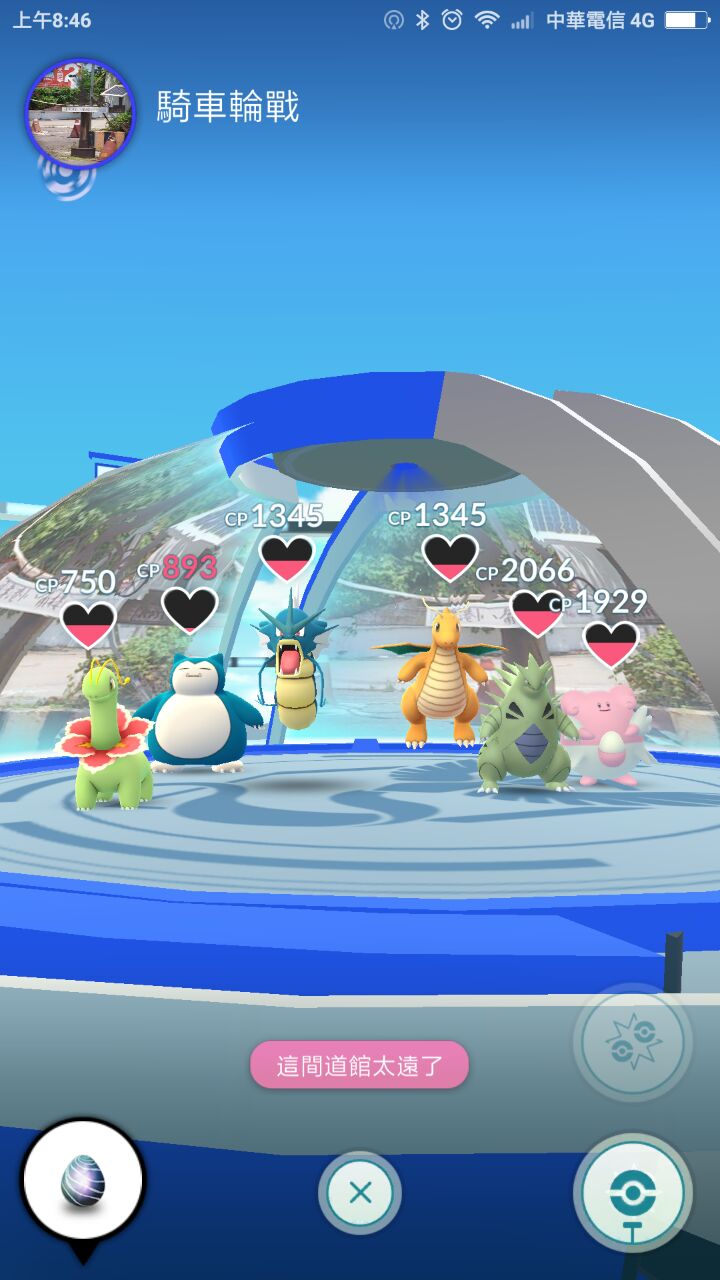Select Snorlax with CP 893

[198, 712]
